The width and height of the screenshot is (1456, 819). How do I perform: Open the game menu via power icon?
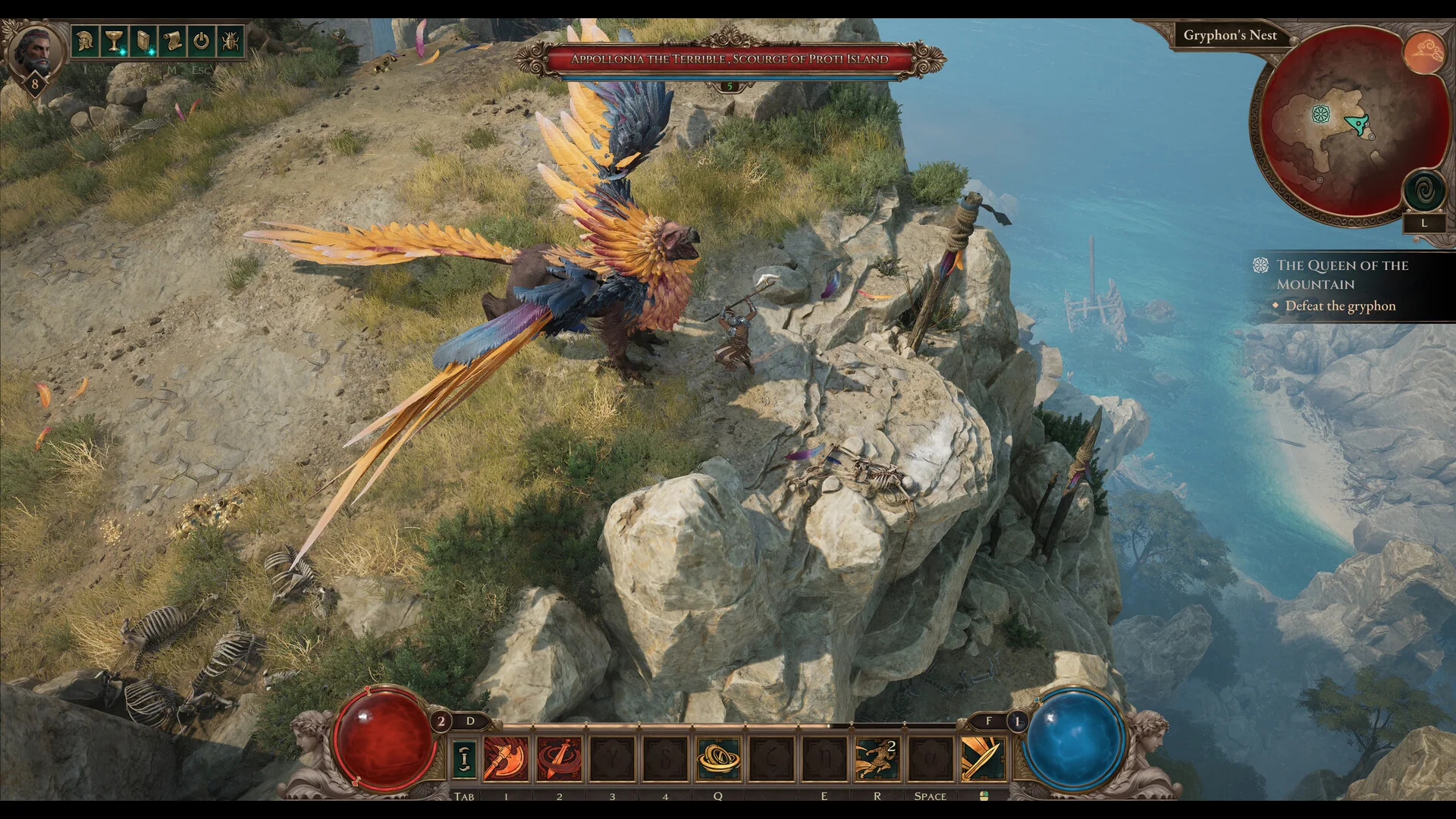point(202,40)
